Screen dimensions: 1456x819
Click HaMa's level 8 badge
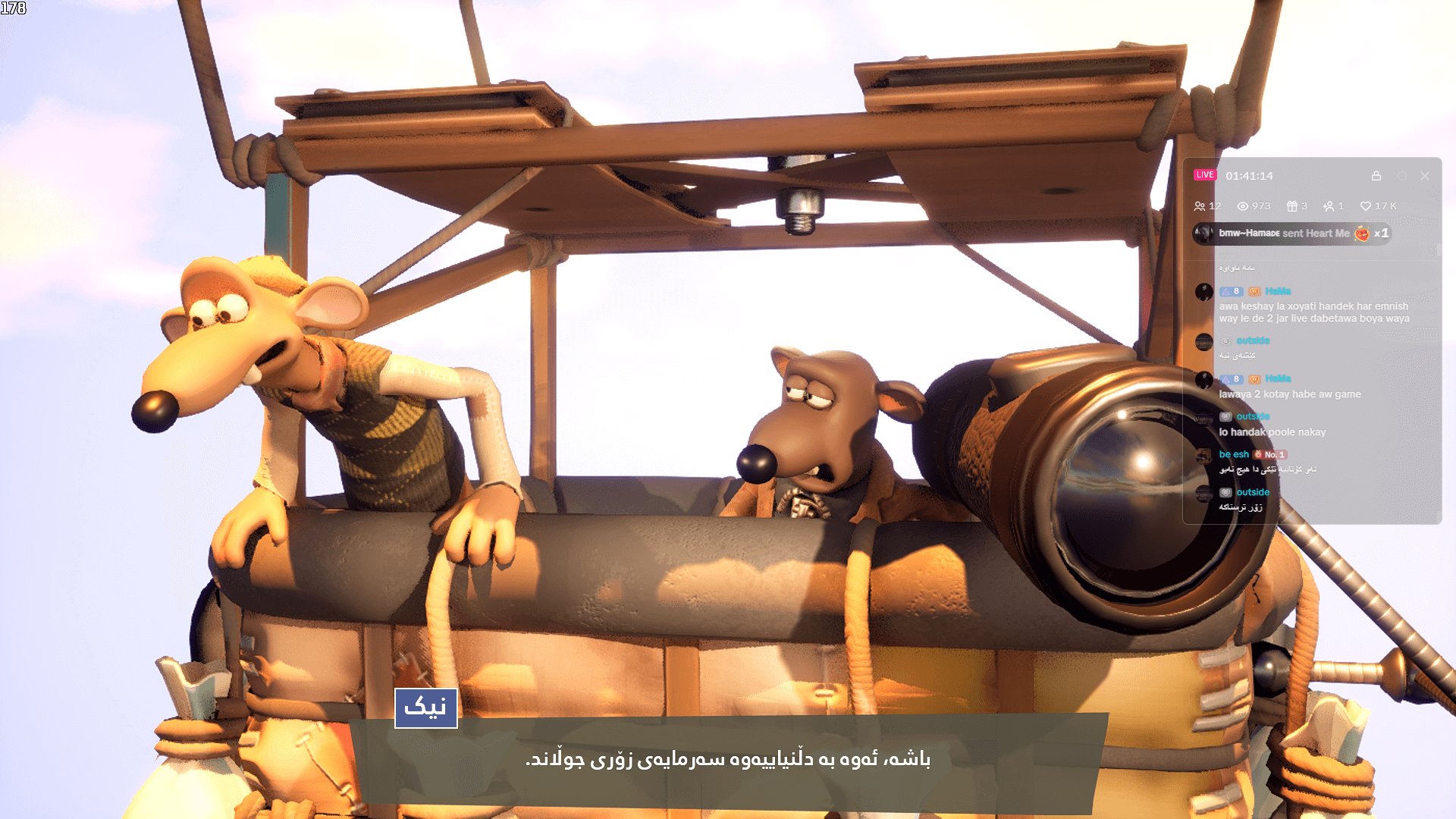[x=1232, y=290]
